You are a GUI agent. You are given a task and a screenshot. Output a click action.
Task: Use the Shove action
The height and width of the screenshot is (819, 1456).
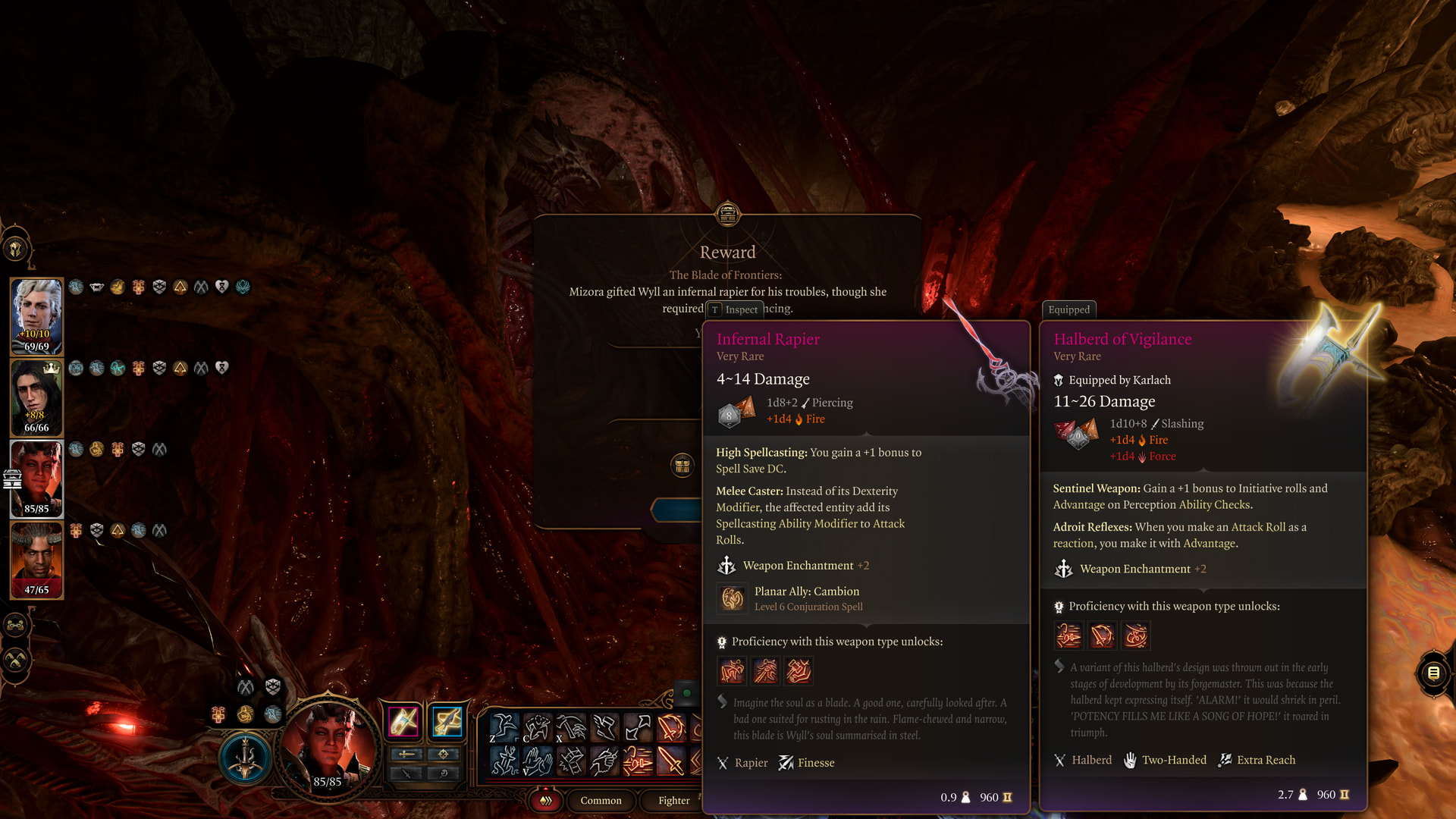604,727
